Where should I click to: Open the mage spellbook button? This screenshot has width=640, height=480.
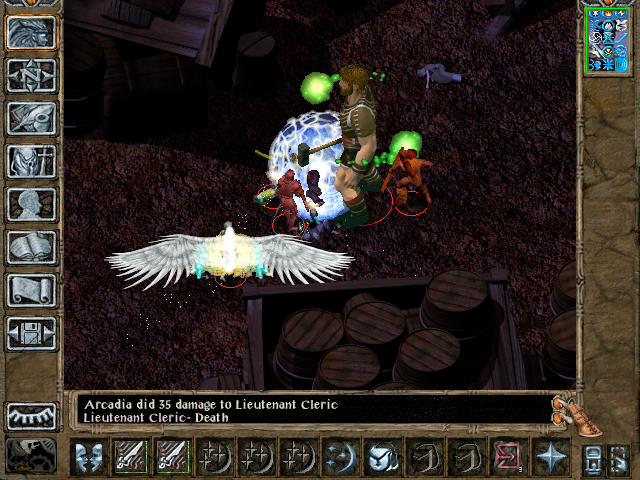coord(31,247)
